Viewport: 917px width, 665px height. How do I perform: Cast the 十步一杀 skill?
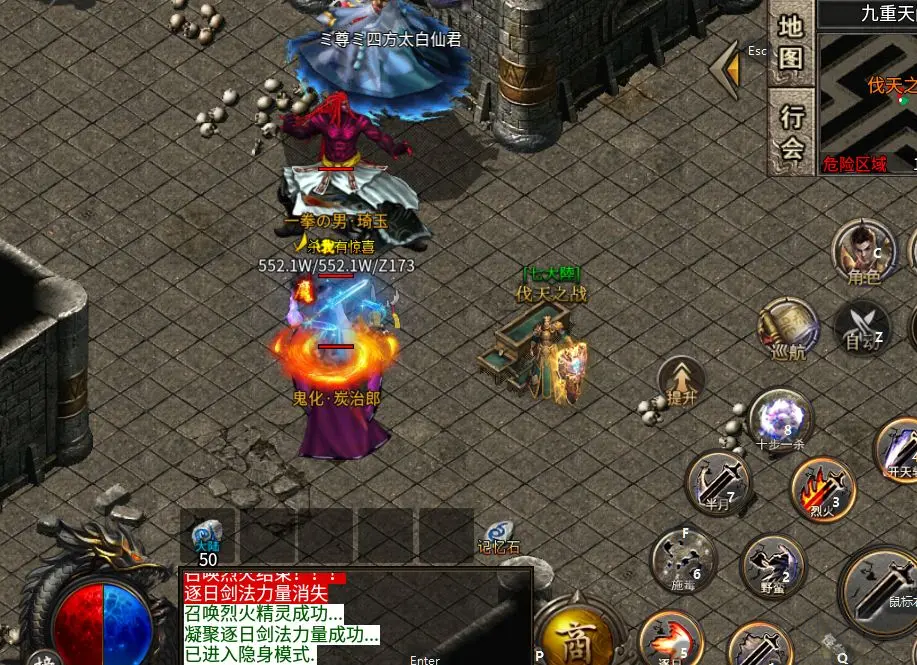(780, 420)
